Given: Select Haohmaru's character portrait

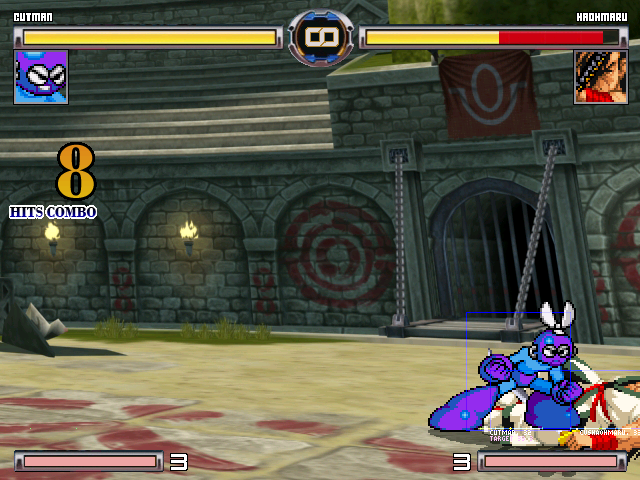Looking at the screenshot, I should click(600, 77).
